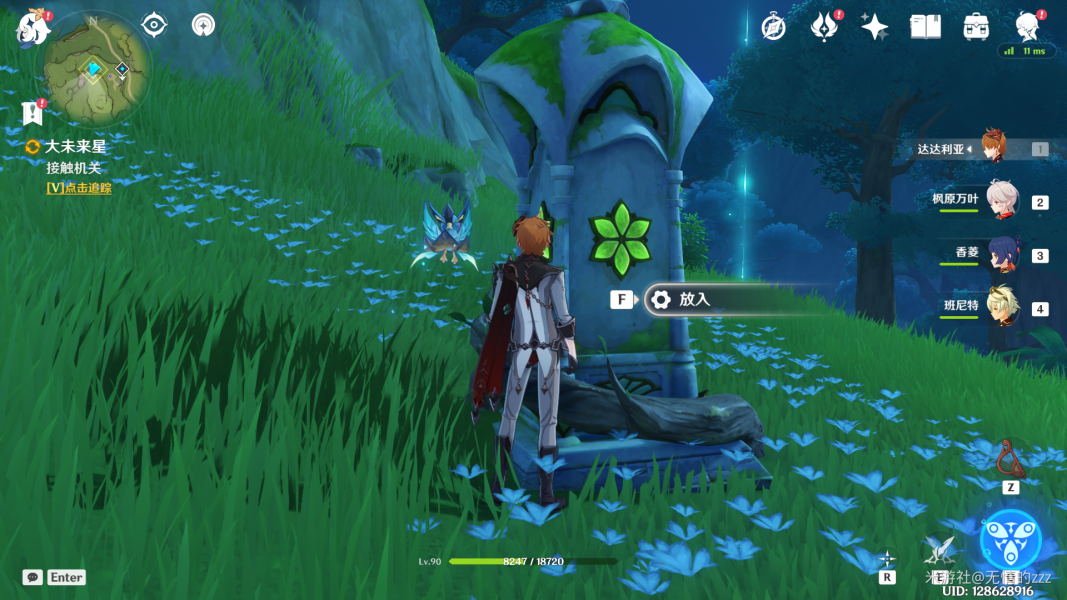Toggle the elemental sight eye icon
1067x600 pixels.
coord(154,25)
